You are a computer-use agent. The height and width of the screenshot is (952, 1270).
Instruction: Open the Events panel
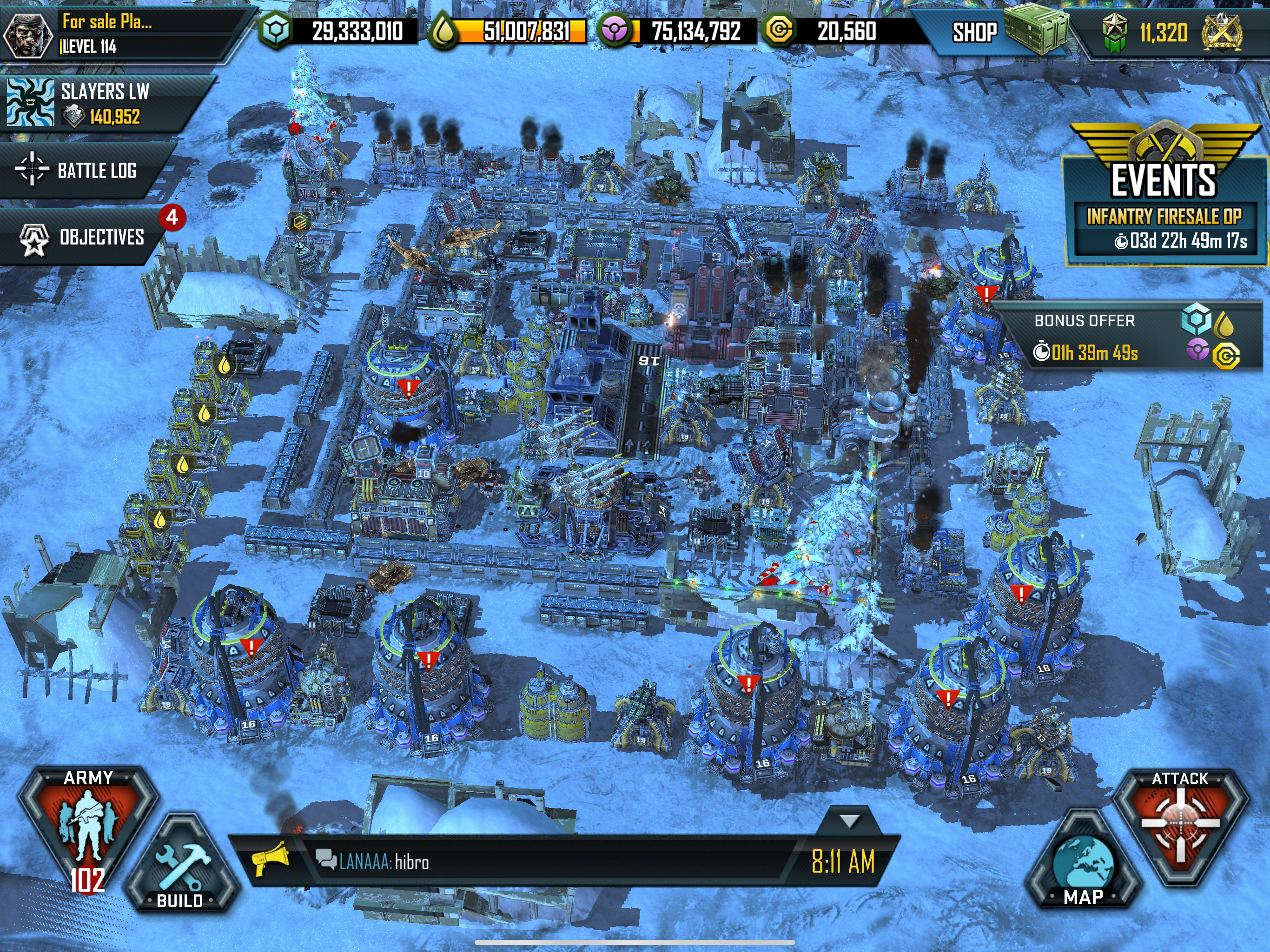[x=1163, y=172]
